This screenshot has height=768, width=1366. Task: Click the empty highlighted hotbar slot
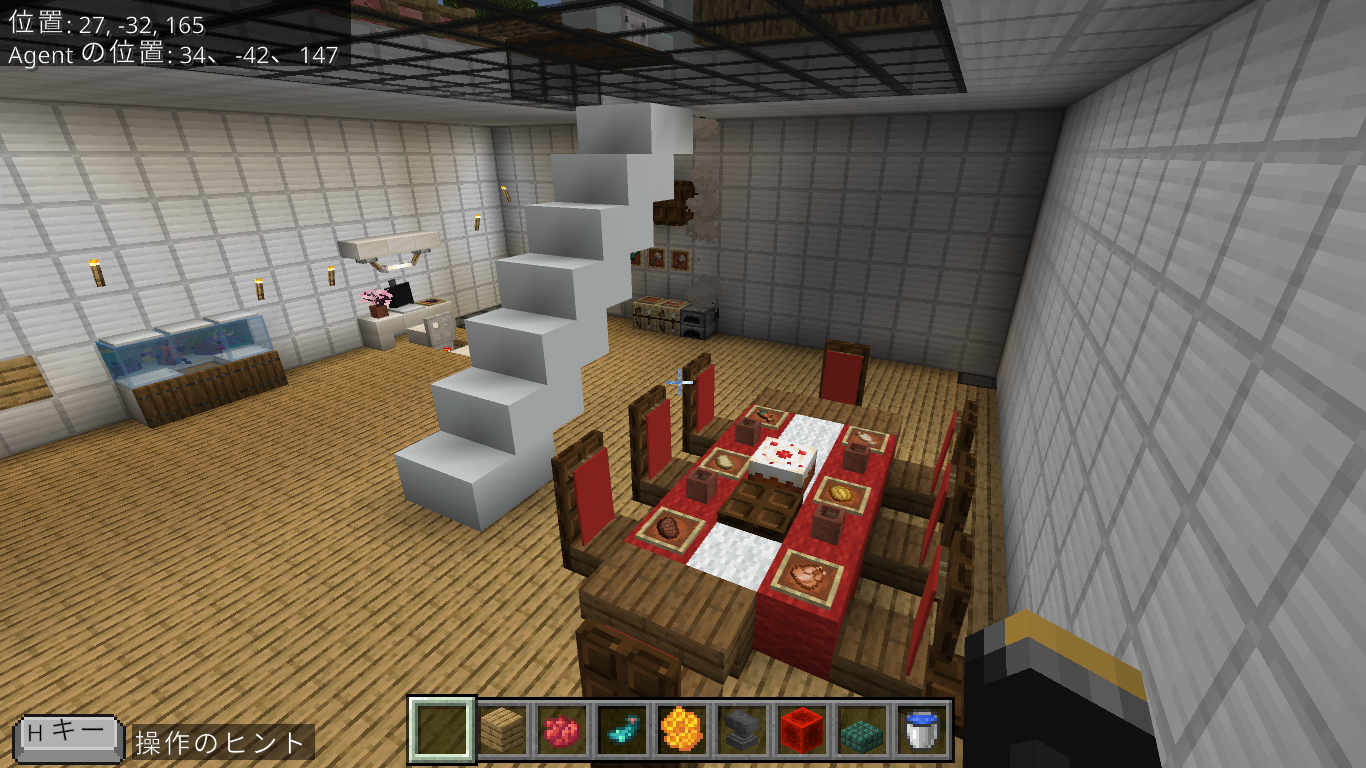point(442,730)
